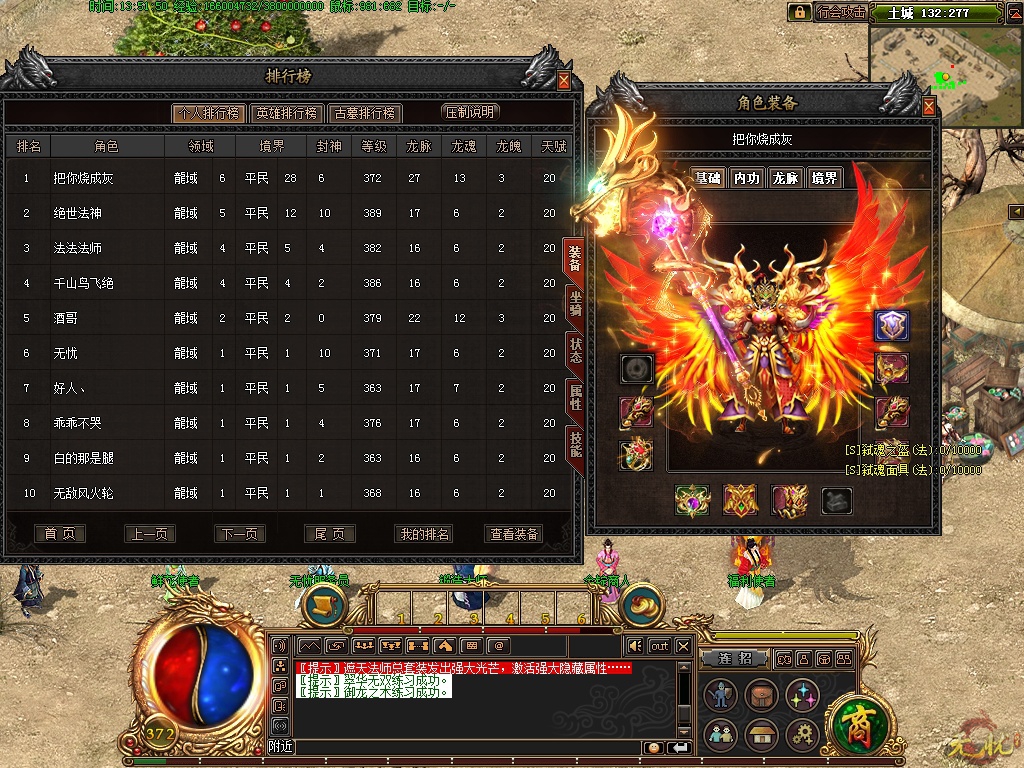
Task: Jump to 尾页 of the ranking list
Action: 329,534
